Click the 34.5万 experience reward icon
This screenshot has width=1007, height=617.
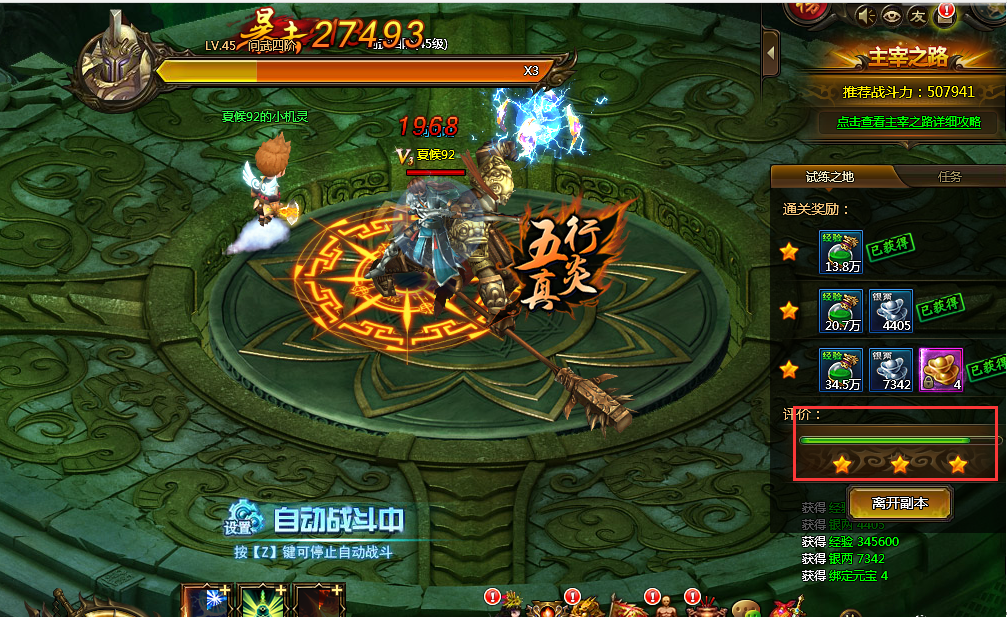840,369
